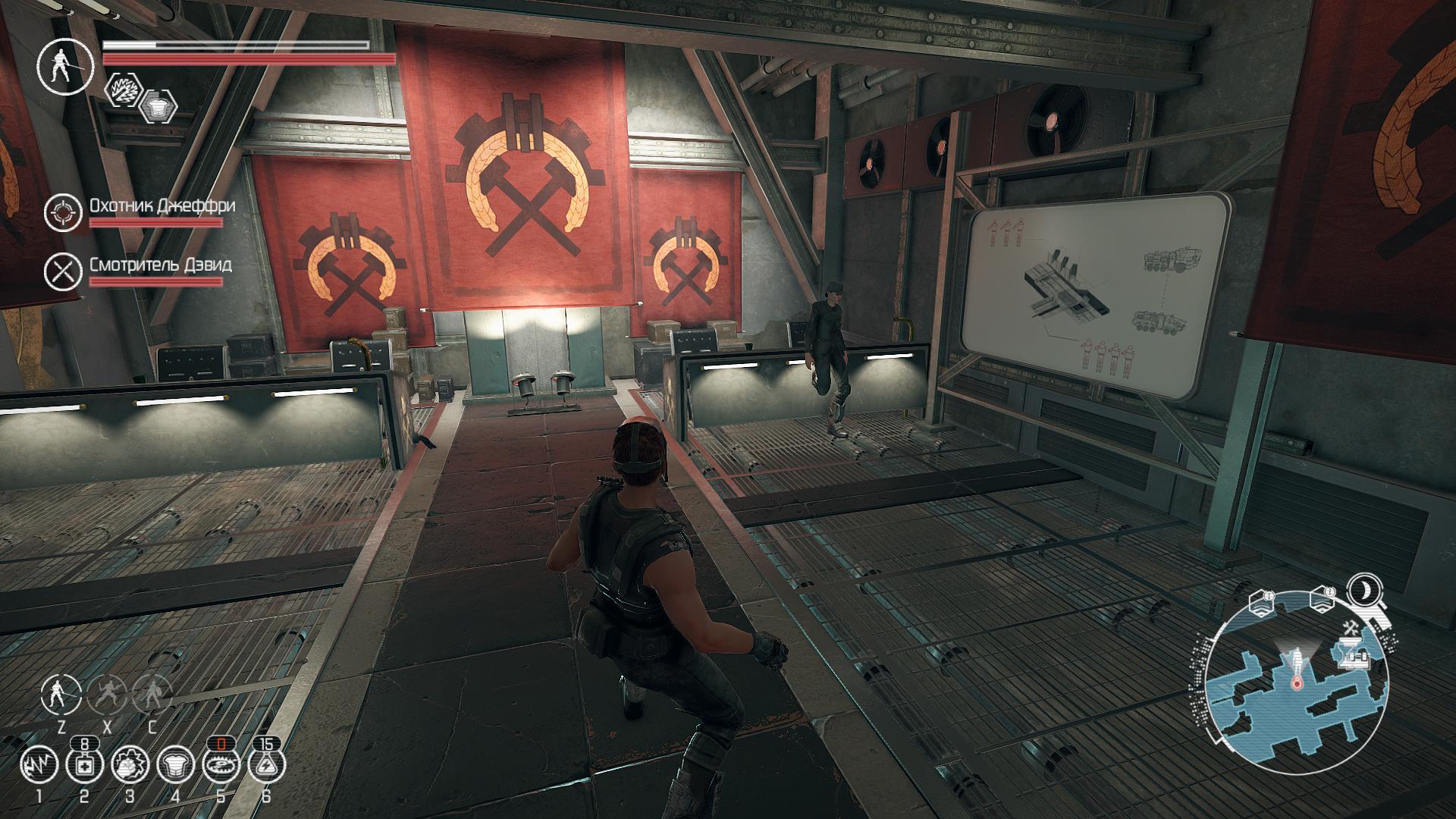Inspect the active armor buff icon

(158, 106)
